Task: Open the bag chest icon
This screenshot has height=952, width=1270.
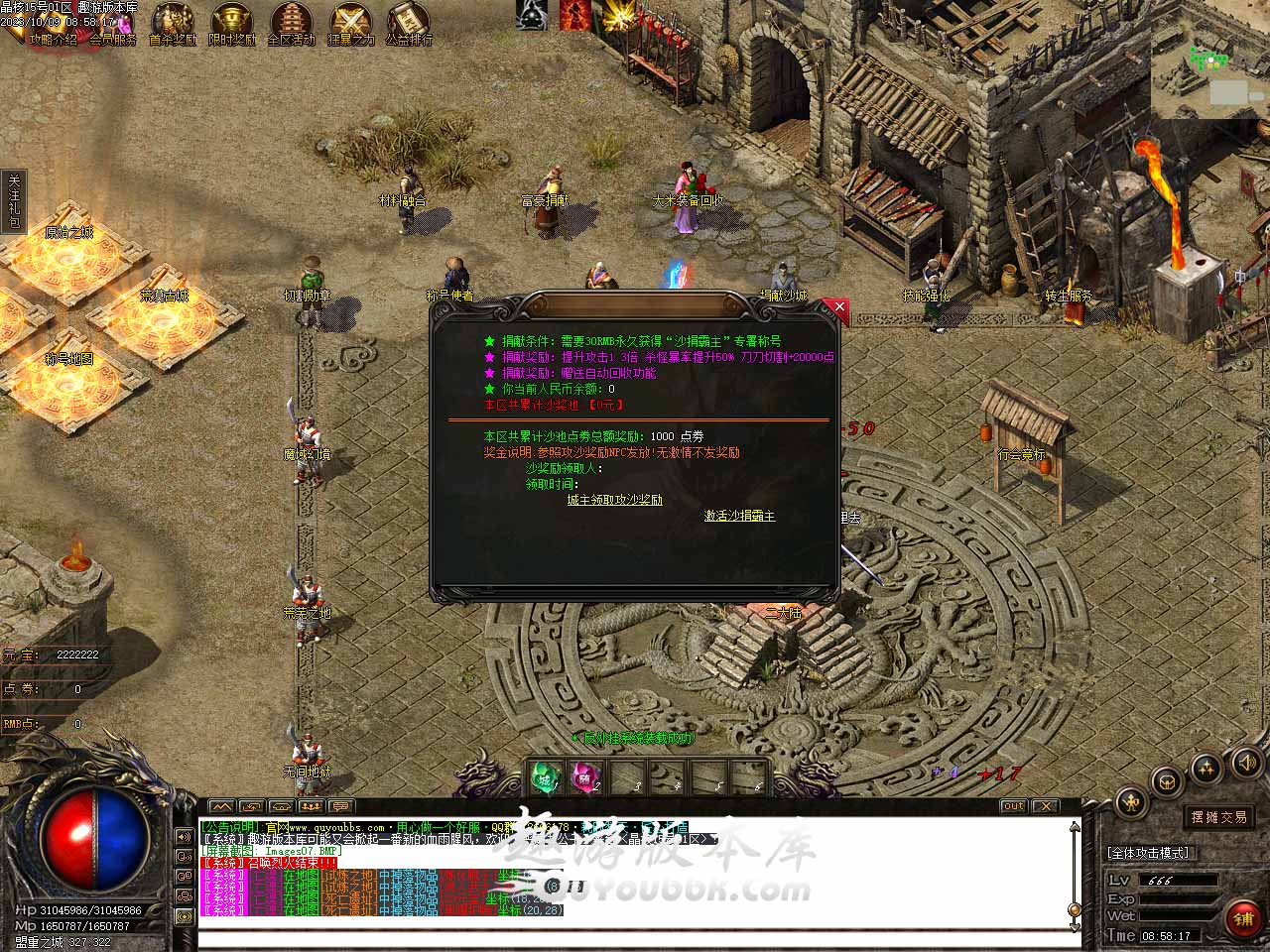Action: (1167, 780)
